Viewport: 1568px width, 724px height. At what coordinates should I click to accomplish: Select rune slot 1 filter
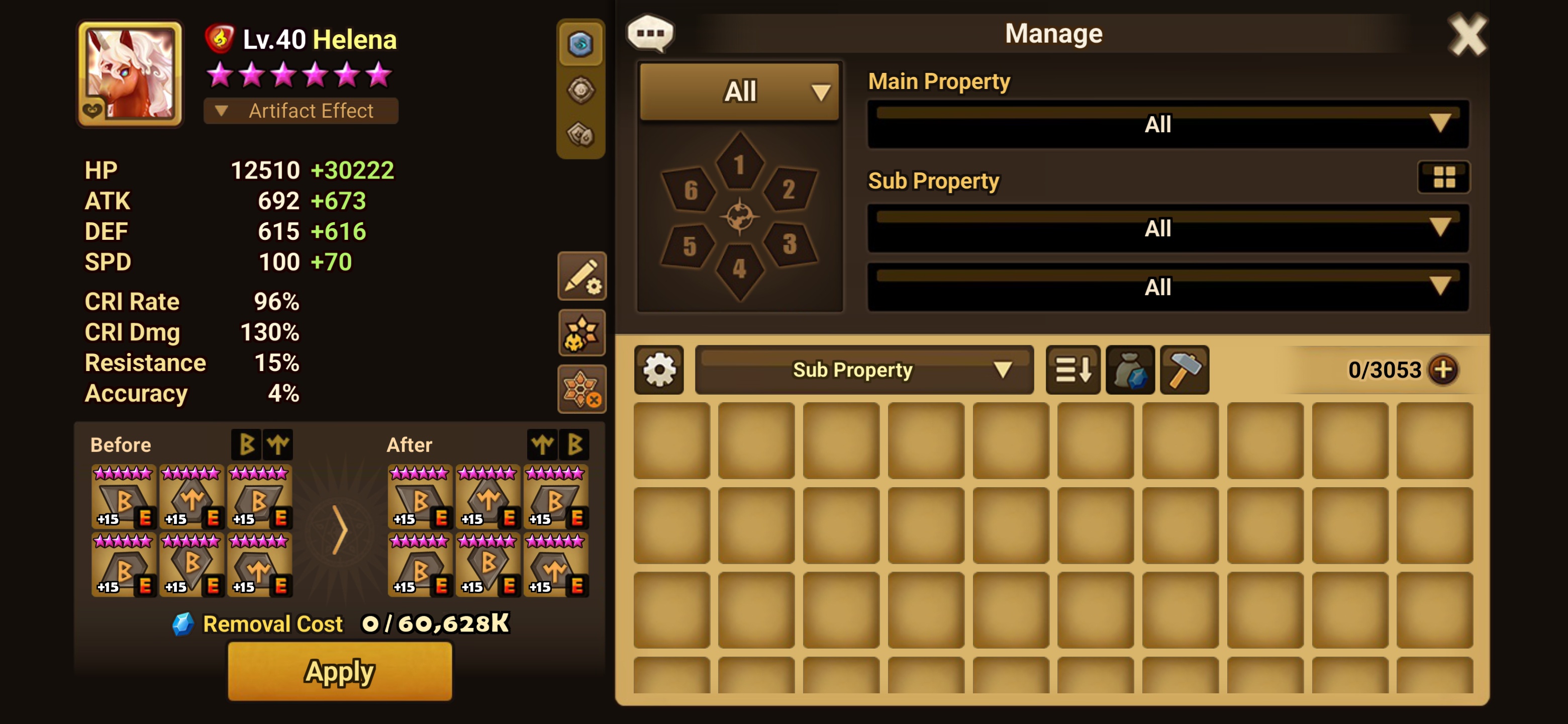739,163
